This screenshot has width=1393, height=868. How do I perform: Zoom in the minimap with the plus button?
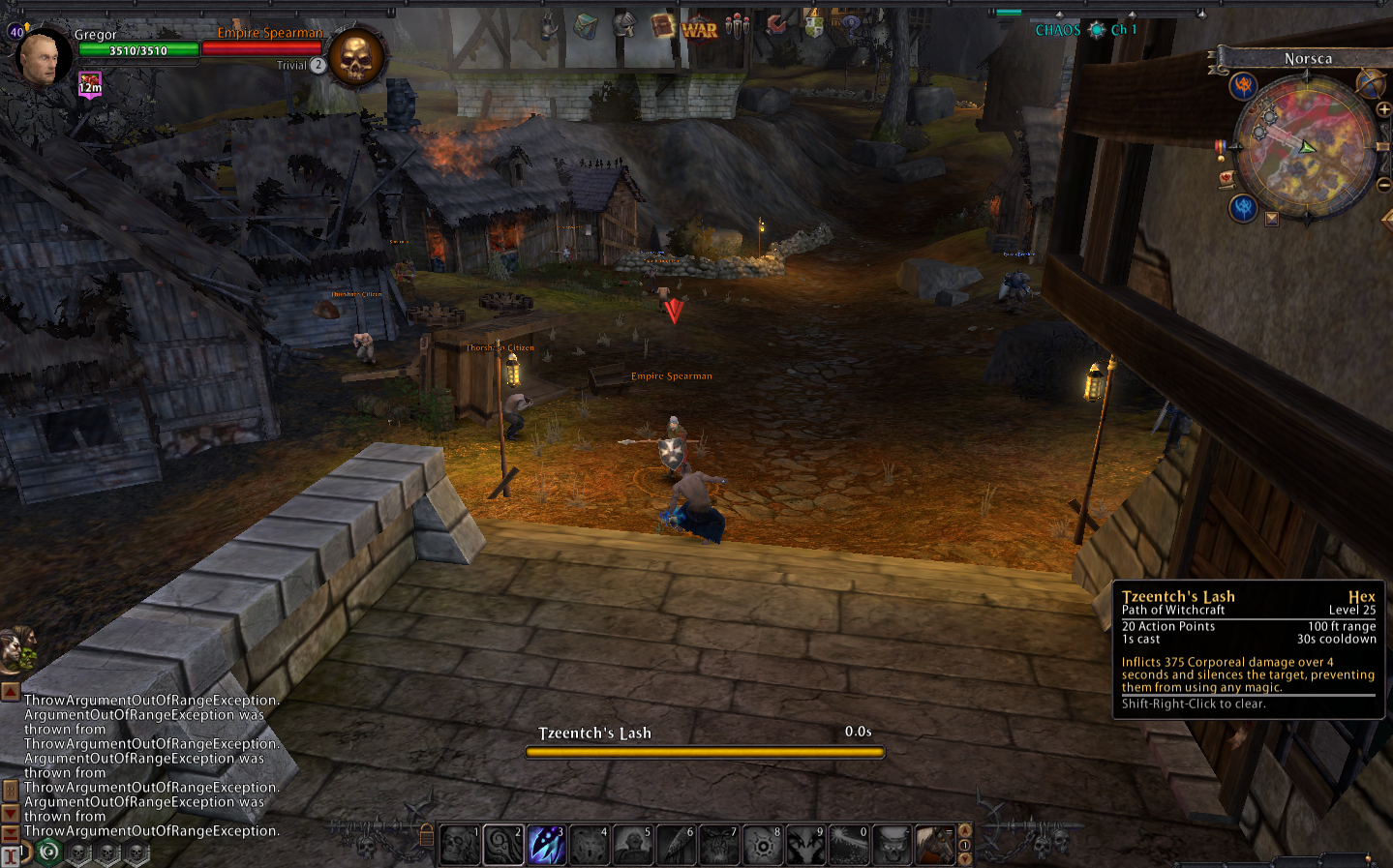point(1382,107)
